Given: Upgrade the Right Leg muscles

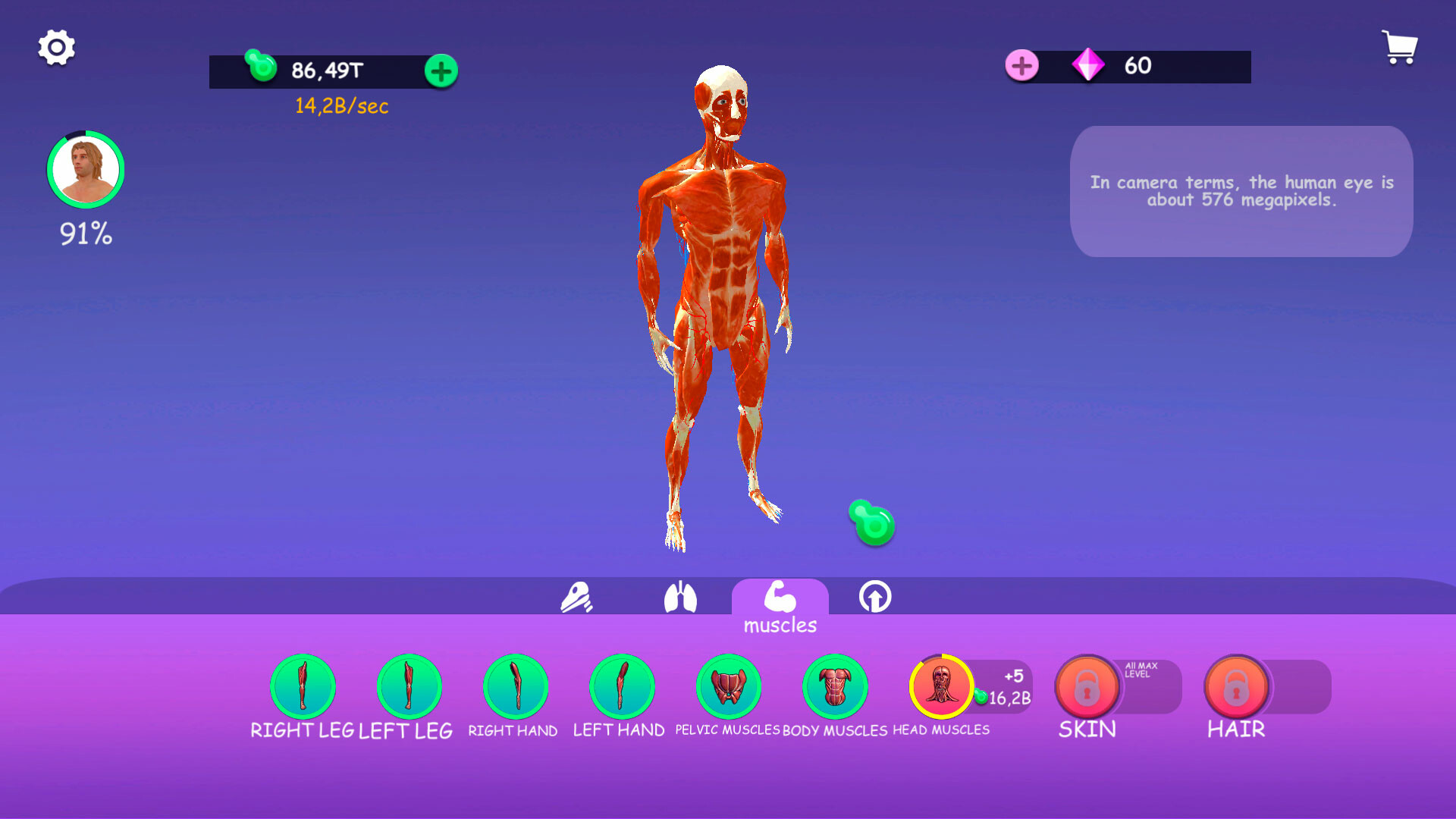Looking at the screenshot, I should 303,687.
